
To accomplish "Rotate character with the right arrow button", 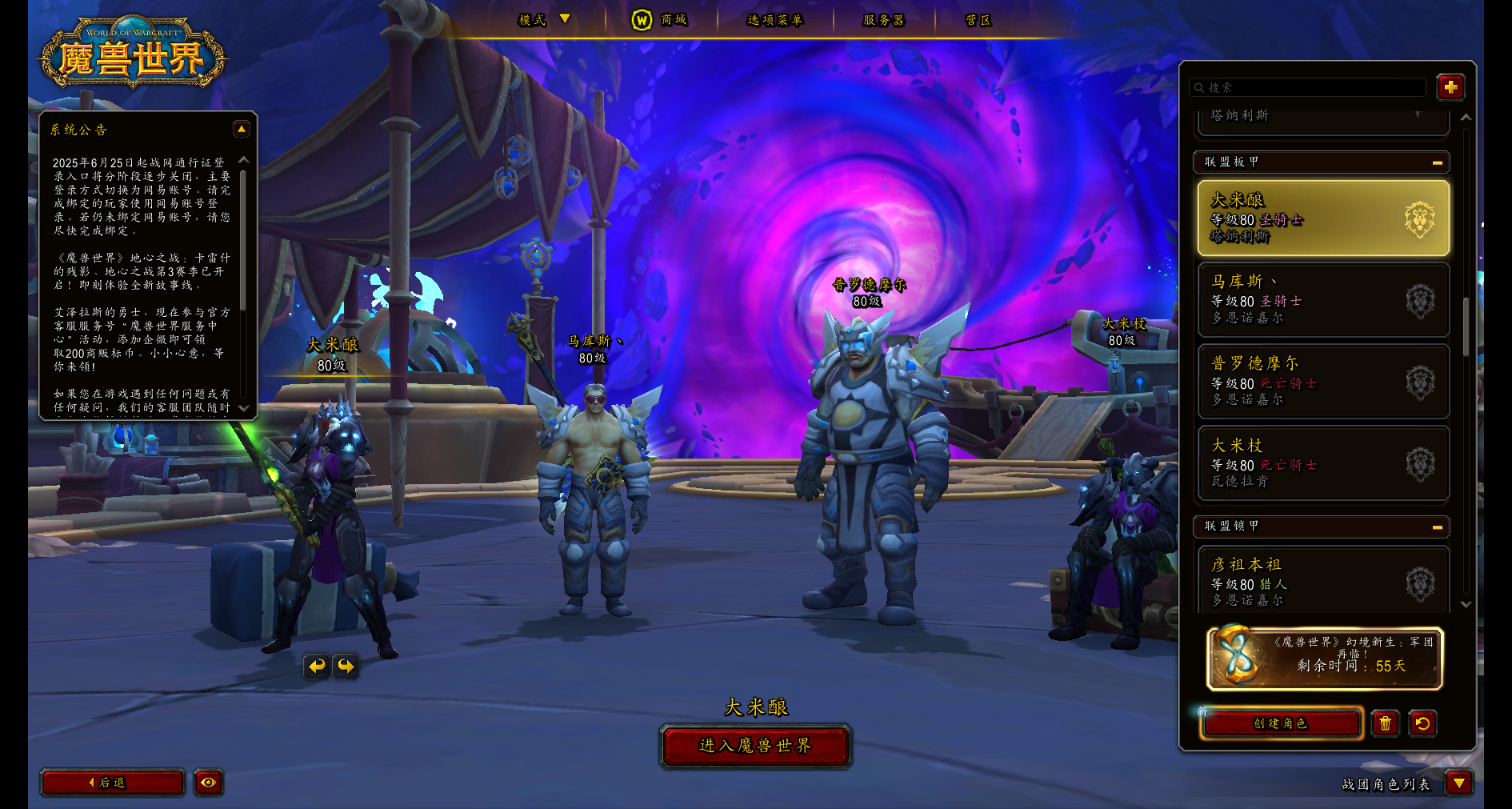I will (x=346, y=666).
